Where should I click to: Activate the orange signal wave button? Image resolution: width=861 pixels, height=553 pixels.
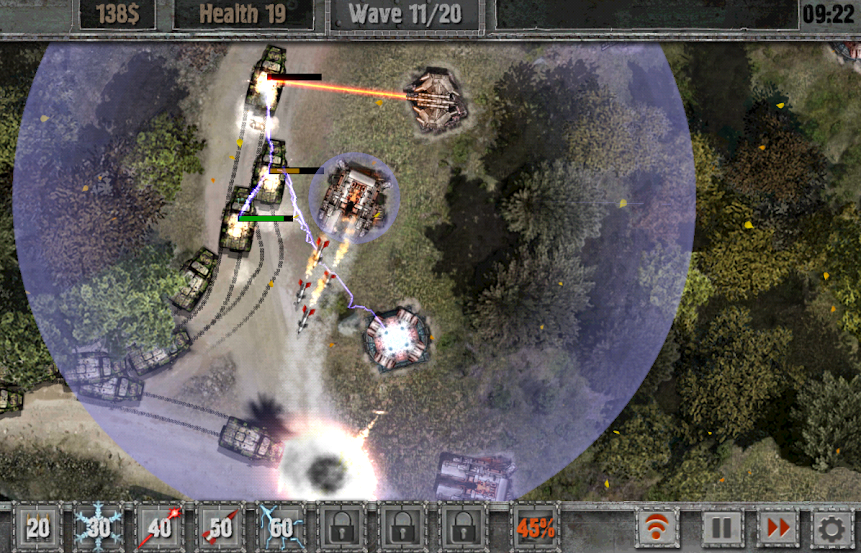657,527
